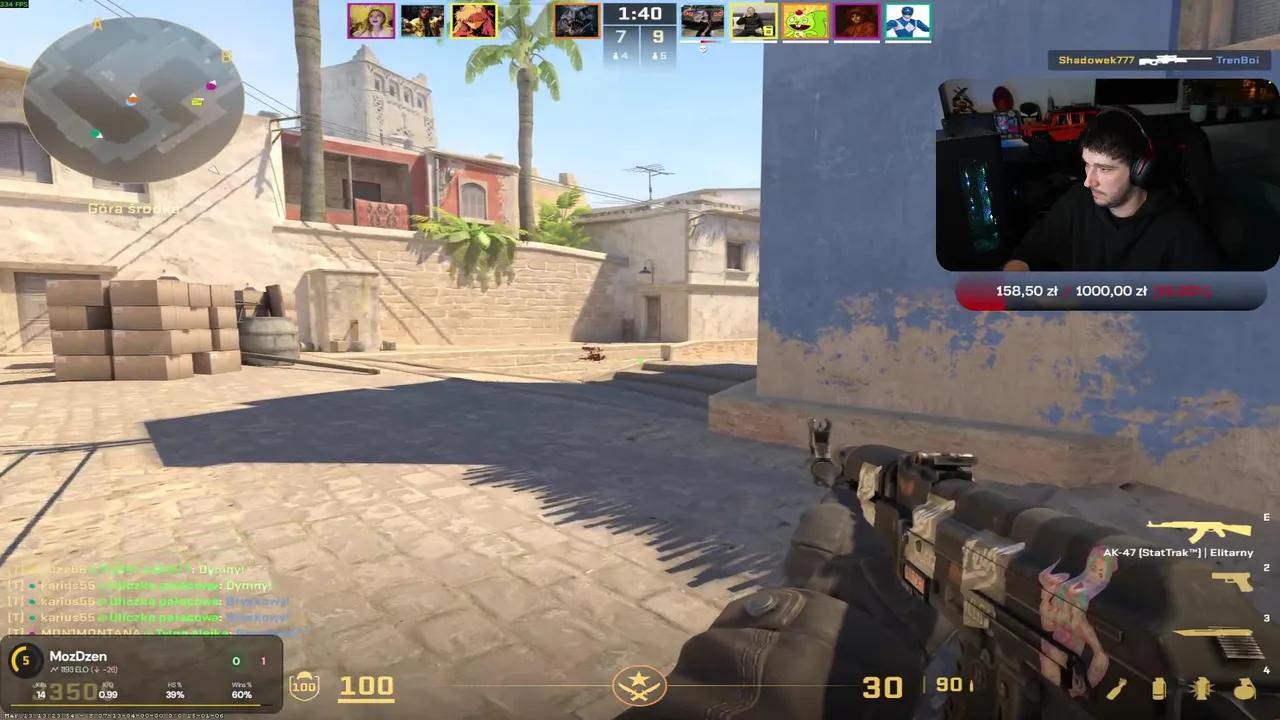
Task: Select the flashbang grenade icon
Action: coord(1201,688)
